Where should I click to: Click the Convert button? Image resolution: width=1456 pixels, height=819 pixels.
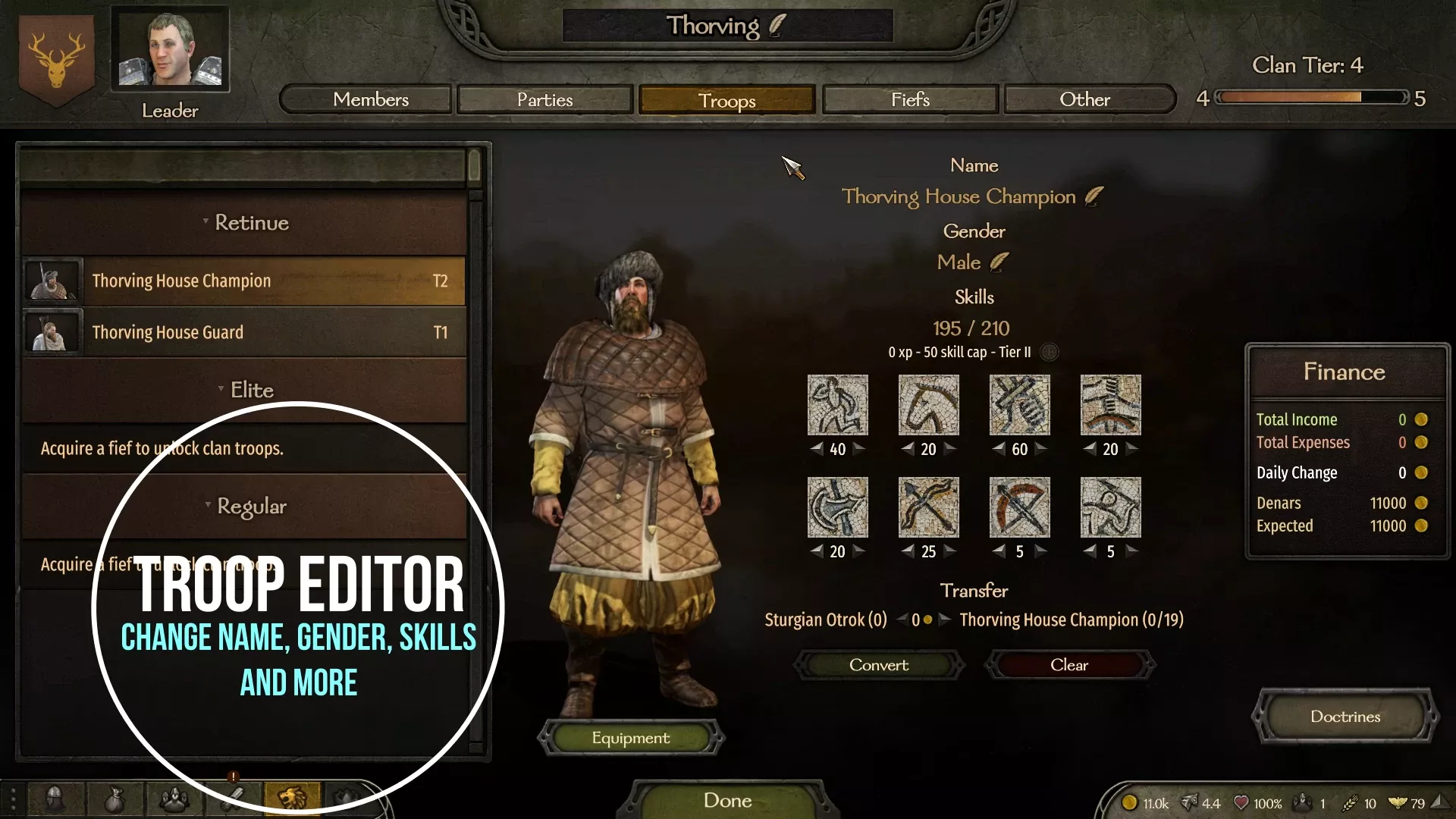click(878, 665)
